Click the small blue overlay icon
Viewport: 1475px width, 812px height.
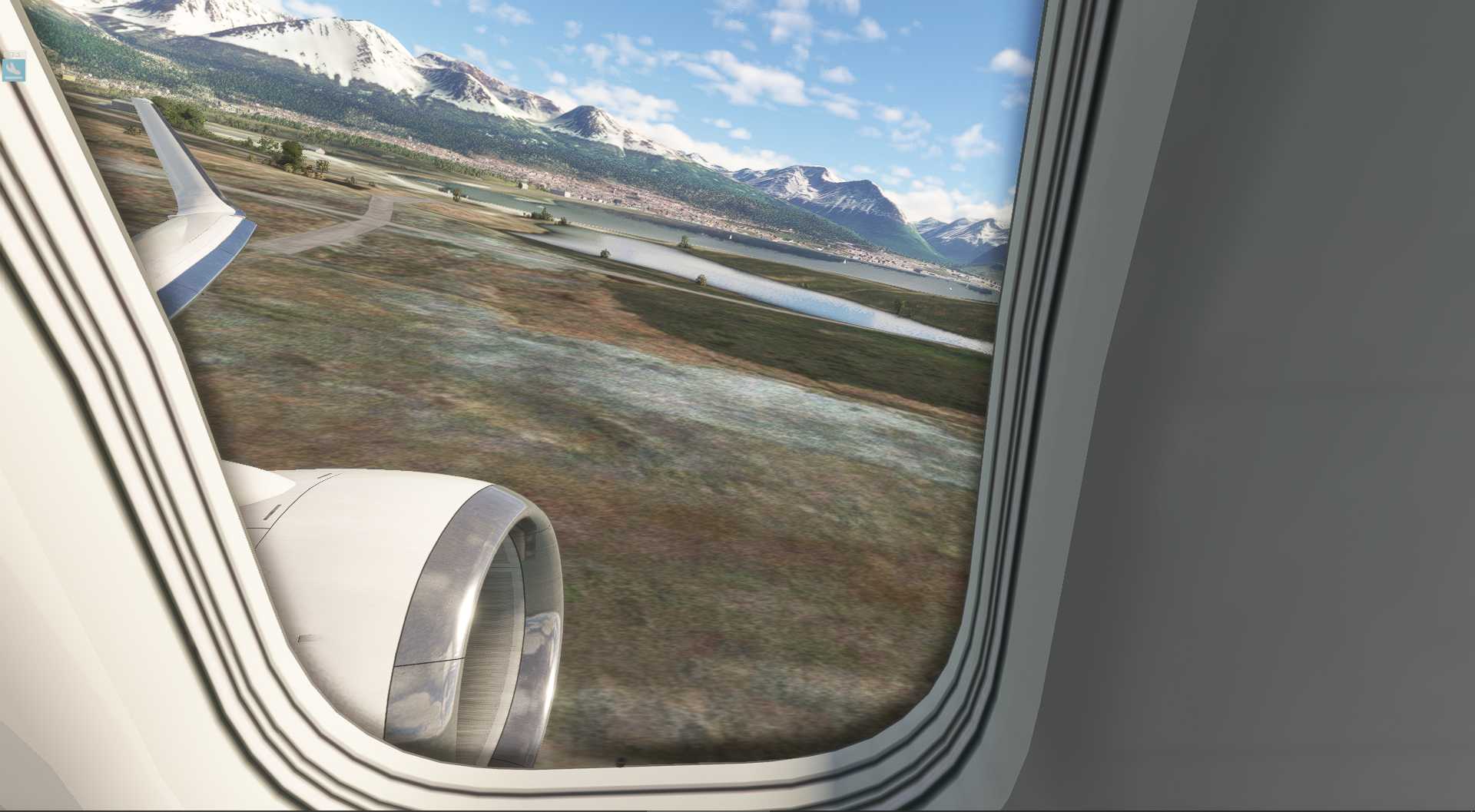pyautogui.click(x=14, y=69)
